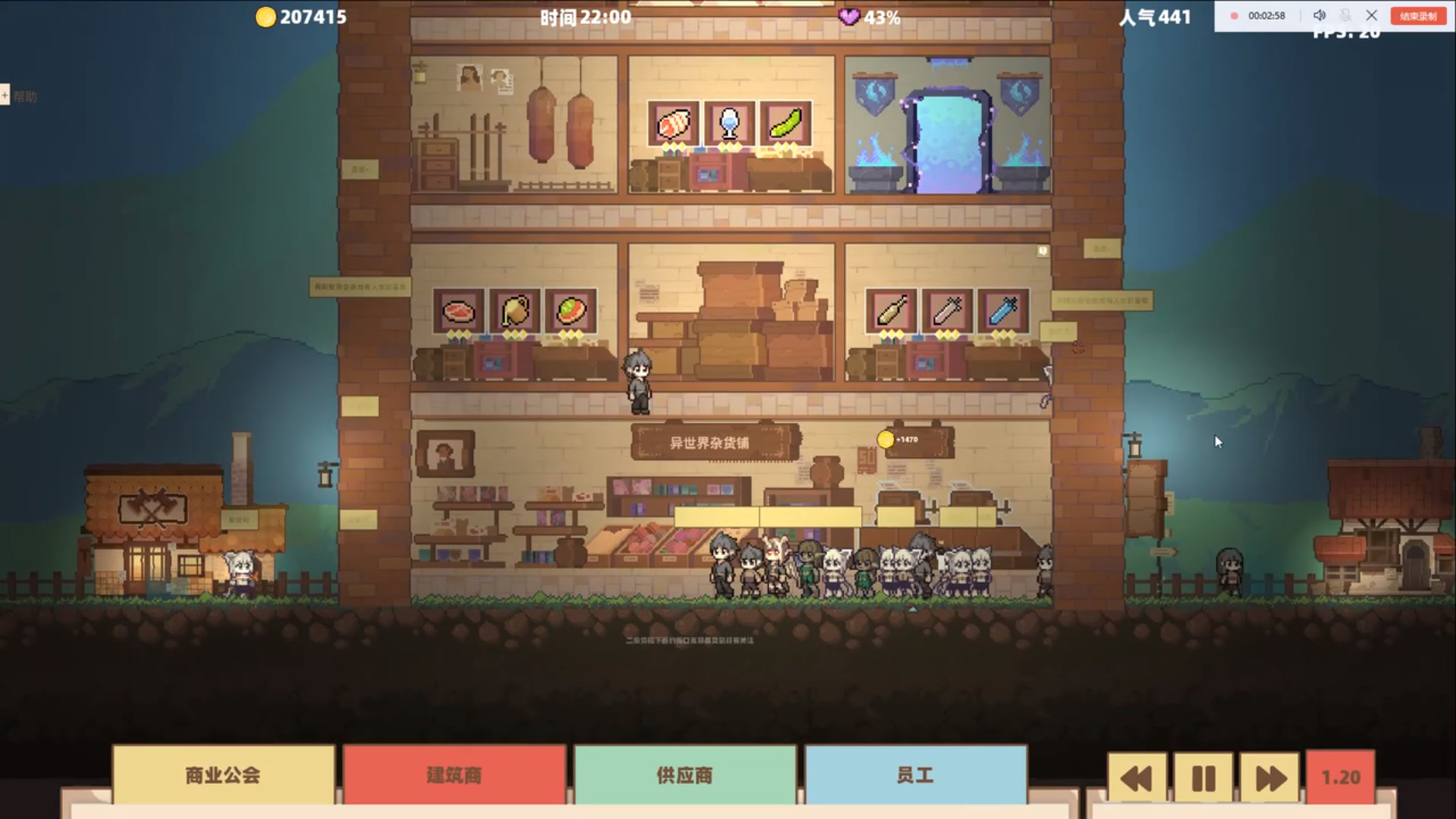This screenshot has width=1456, height=819.
Task: Select the sushi item icon on the display shelf
Action: (673, 124)
